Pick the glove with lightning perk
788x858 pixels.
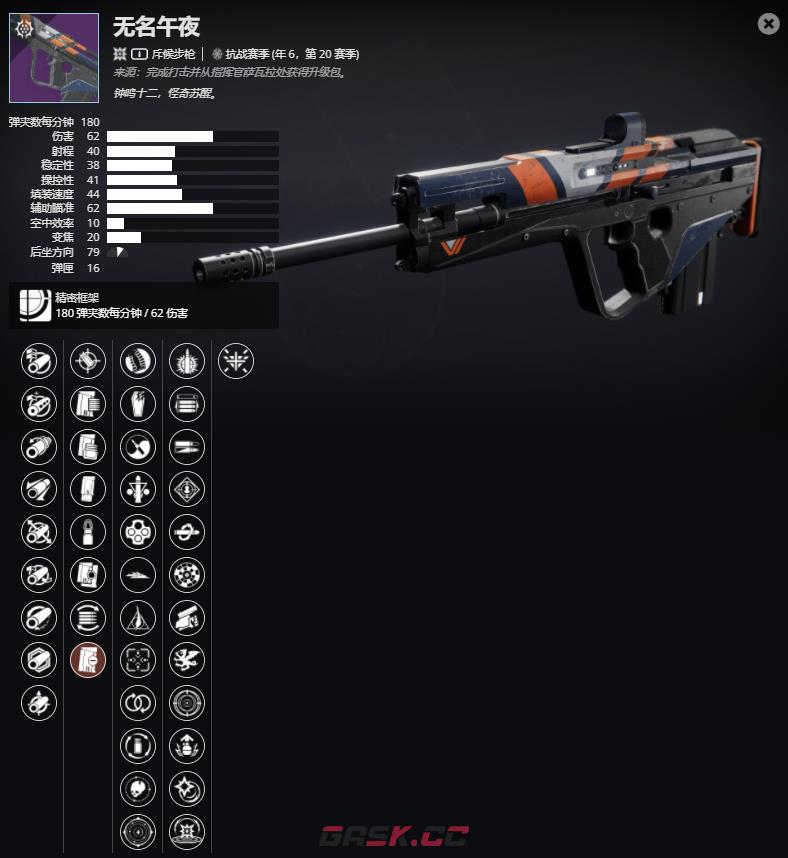pos(138,403)
